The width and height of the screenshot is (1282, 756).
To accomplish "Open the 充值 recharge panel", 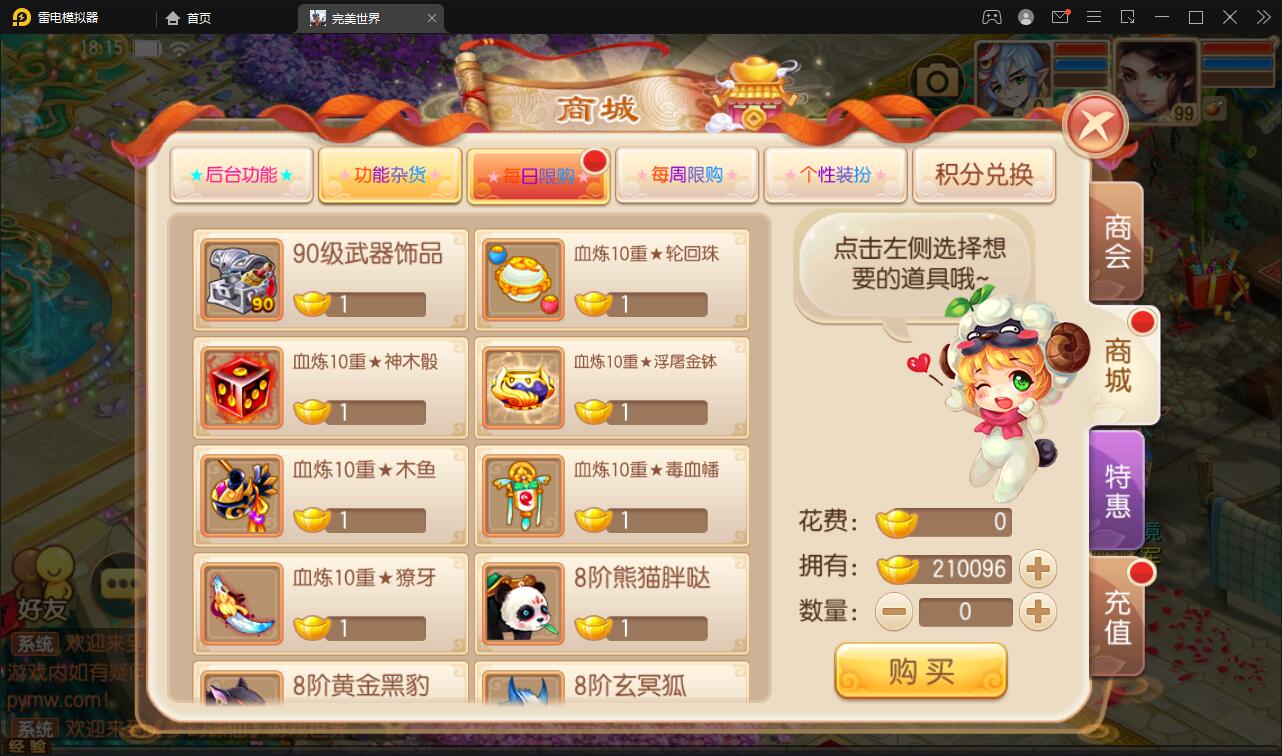I will click(x=1117, y=618).
